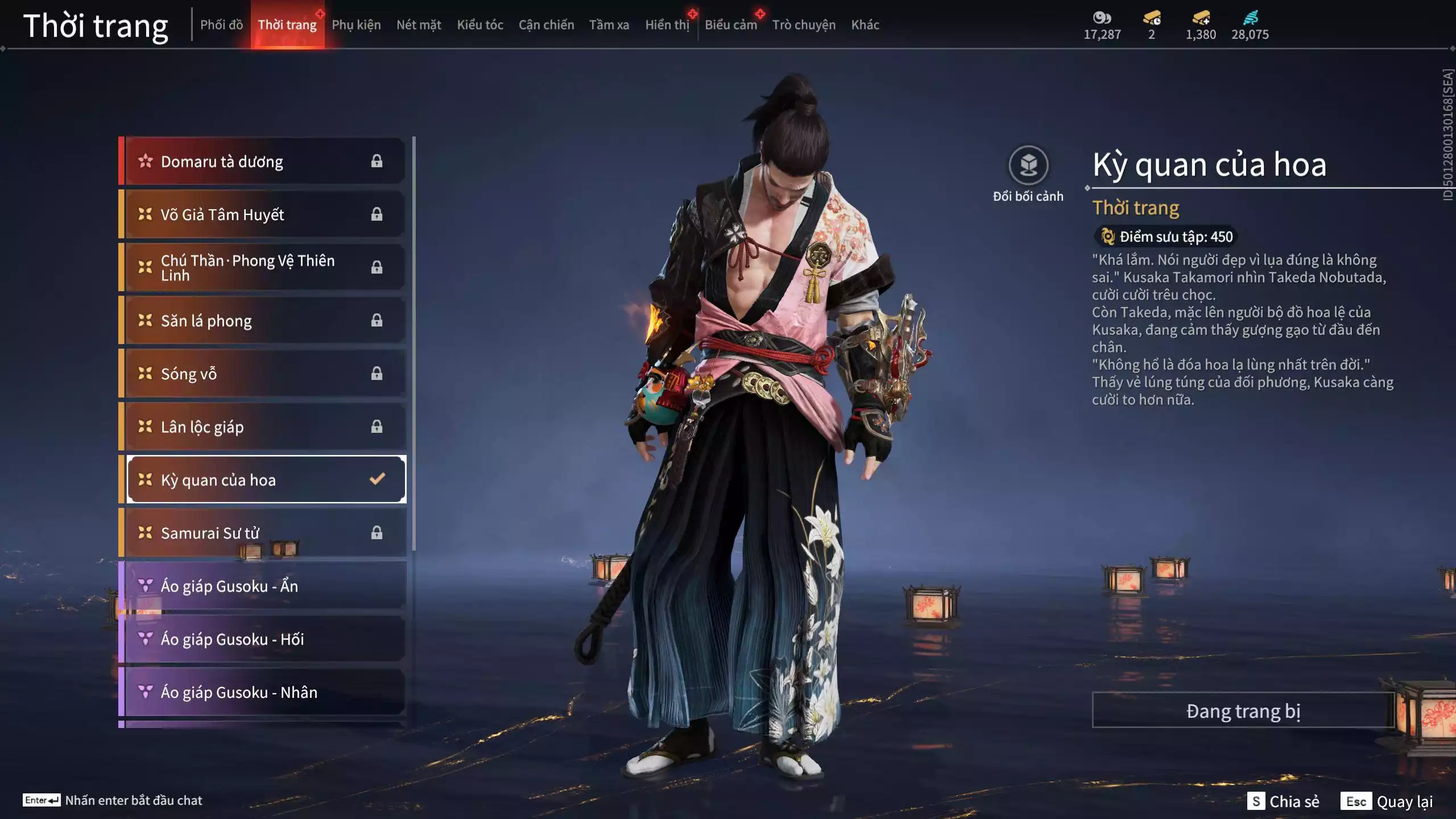Screen dimensions: 1456x819
Task: Open the Biểu cảm tab
Action: point(730,25)
